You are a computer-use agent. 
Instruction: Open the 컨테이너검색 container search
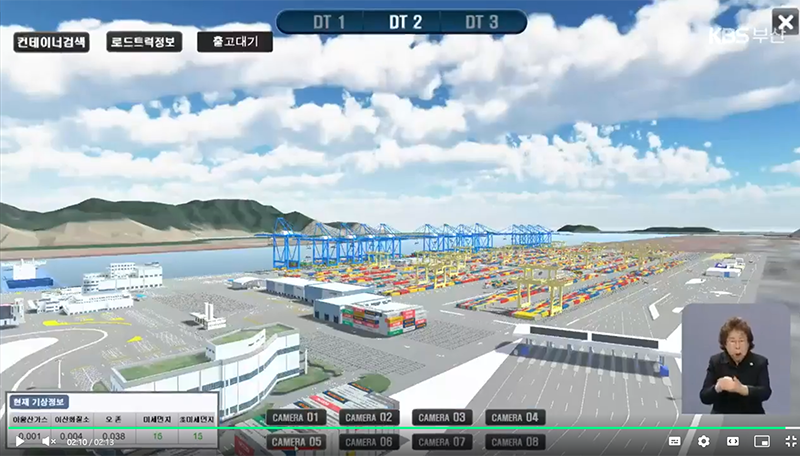51,42
